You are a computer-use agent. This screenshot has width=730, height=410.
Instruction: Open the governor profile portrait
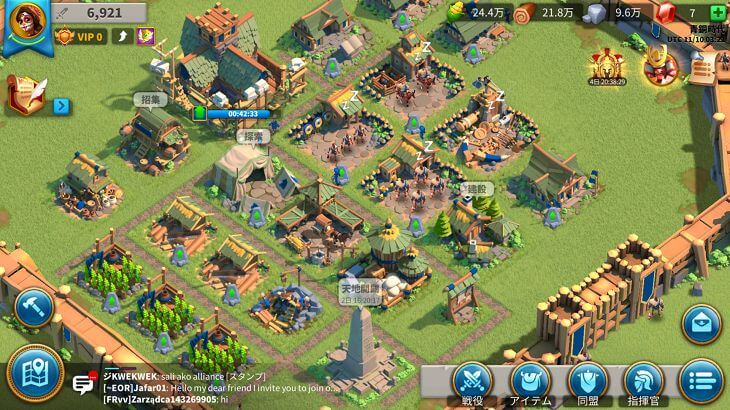coord(25,24)
